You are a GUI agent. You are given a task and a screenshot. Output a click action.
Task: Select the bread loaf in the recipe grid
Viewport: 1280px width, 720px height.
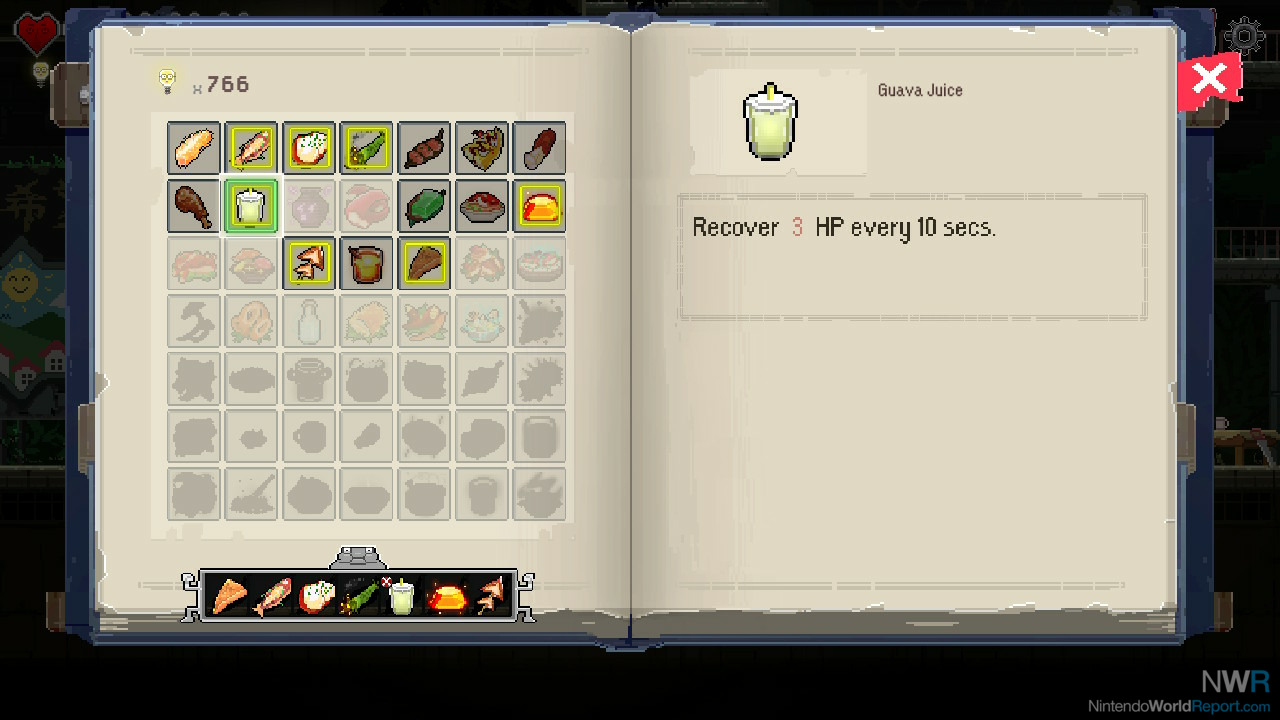coord(193,148)
